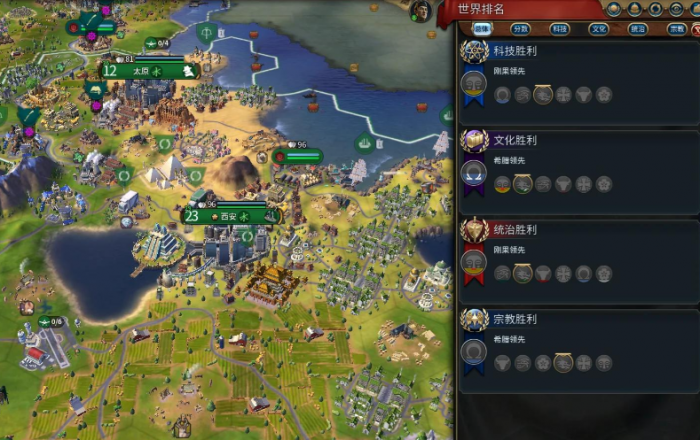Close the 世界排名 world rankings panel

pos(696,29)
